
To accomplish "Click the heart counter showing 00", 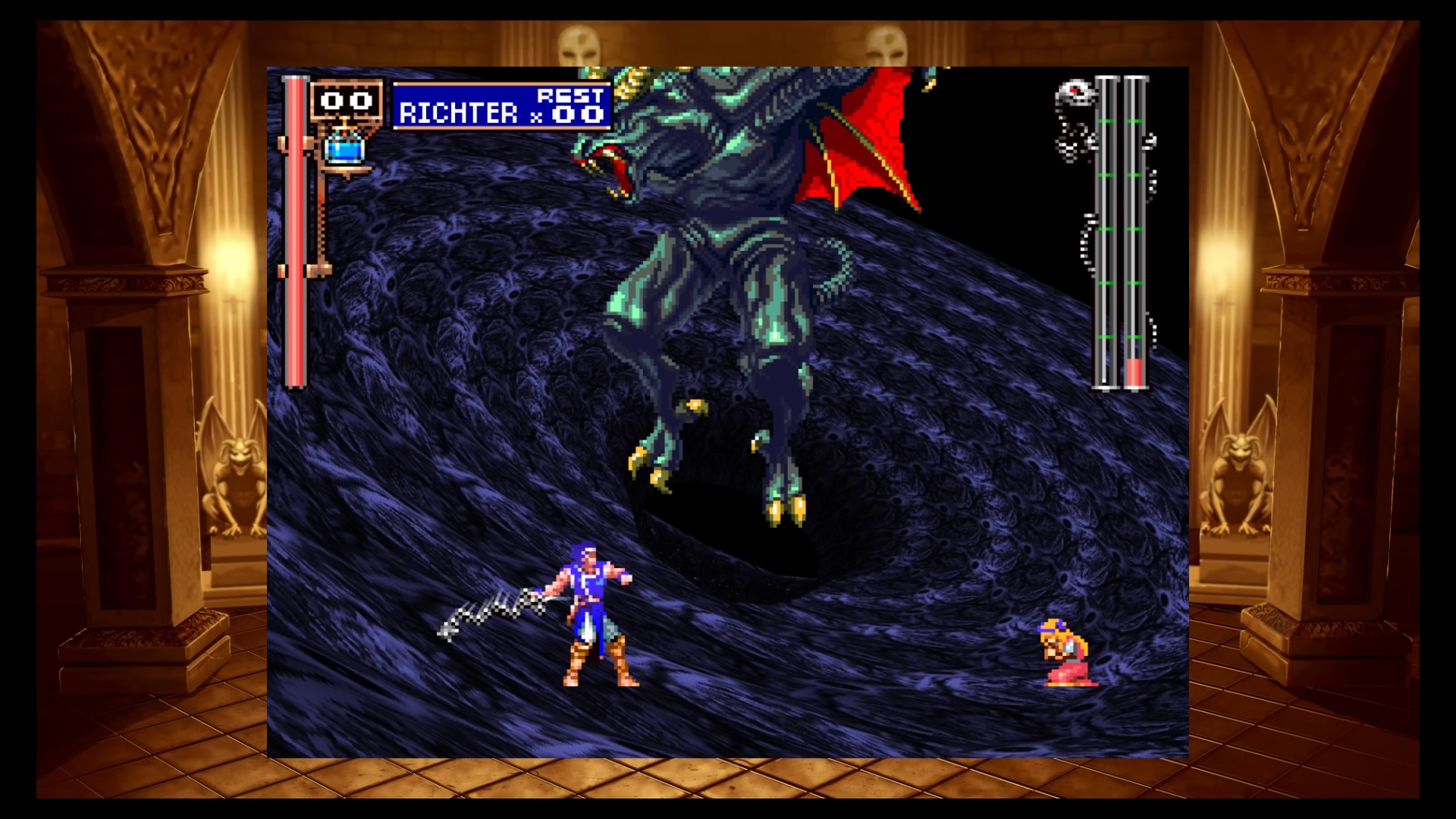I will [346, 100].
